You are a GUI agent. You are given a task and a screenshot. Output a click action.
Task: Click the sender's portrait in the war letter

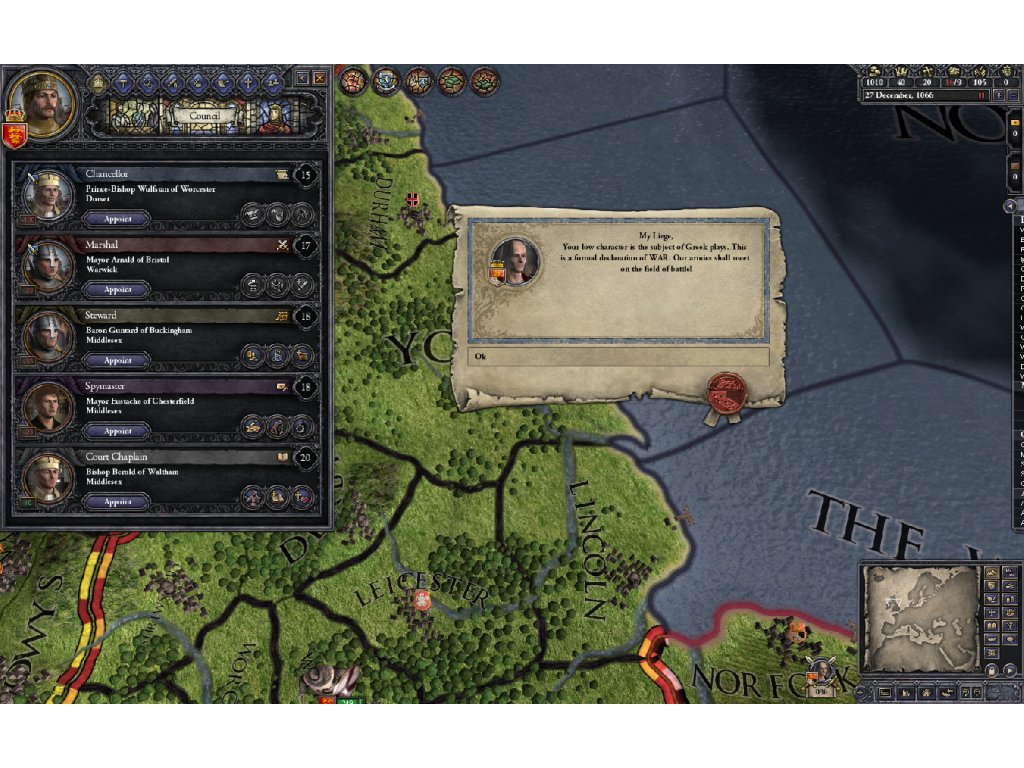(517, 261)
